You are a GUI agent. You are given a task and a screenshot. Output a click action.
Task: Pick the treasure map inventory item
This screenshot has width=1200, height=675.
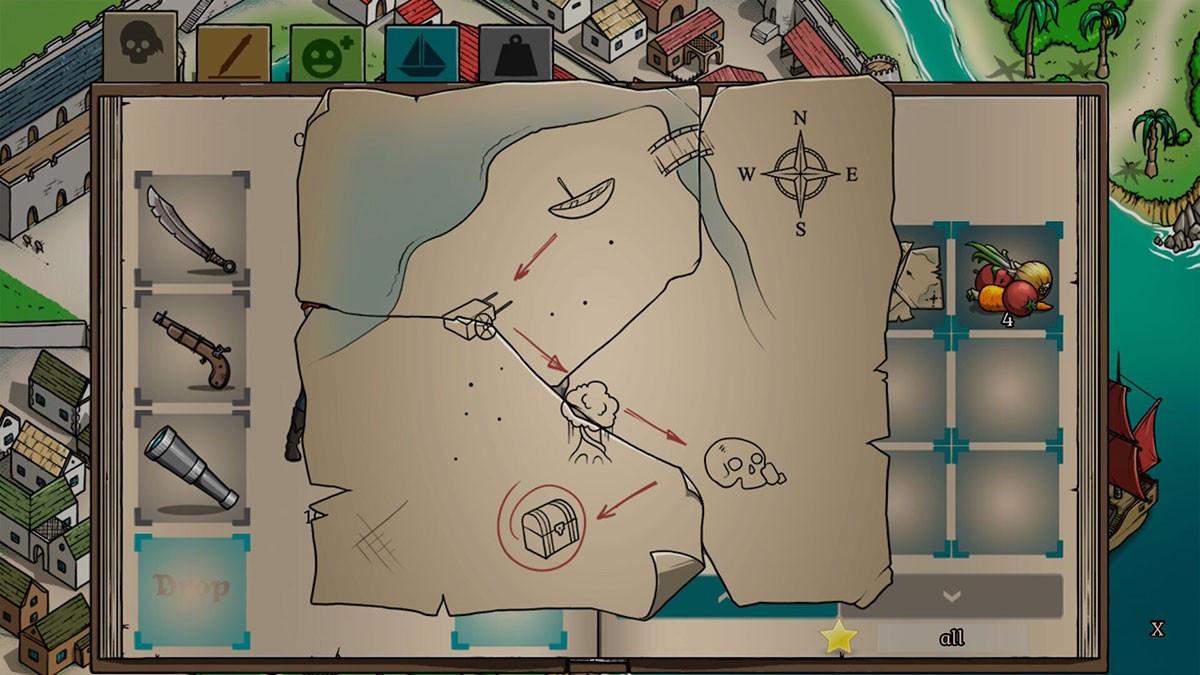point(922,283)
